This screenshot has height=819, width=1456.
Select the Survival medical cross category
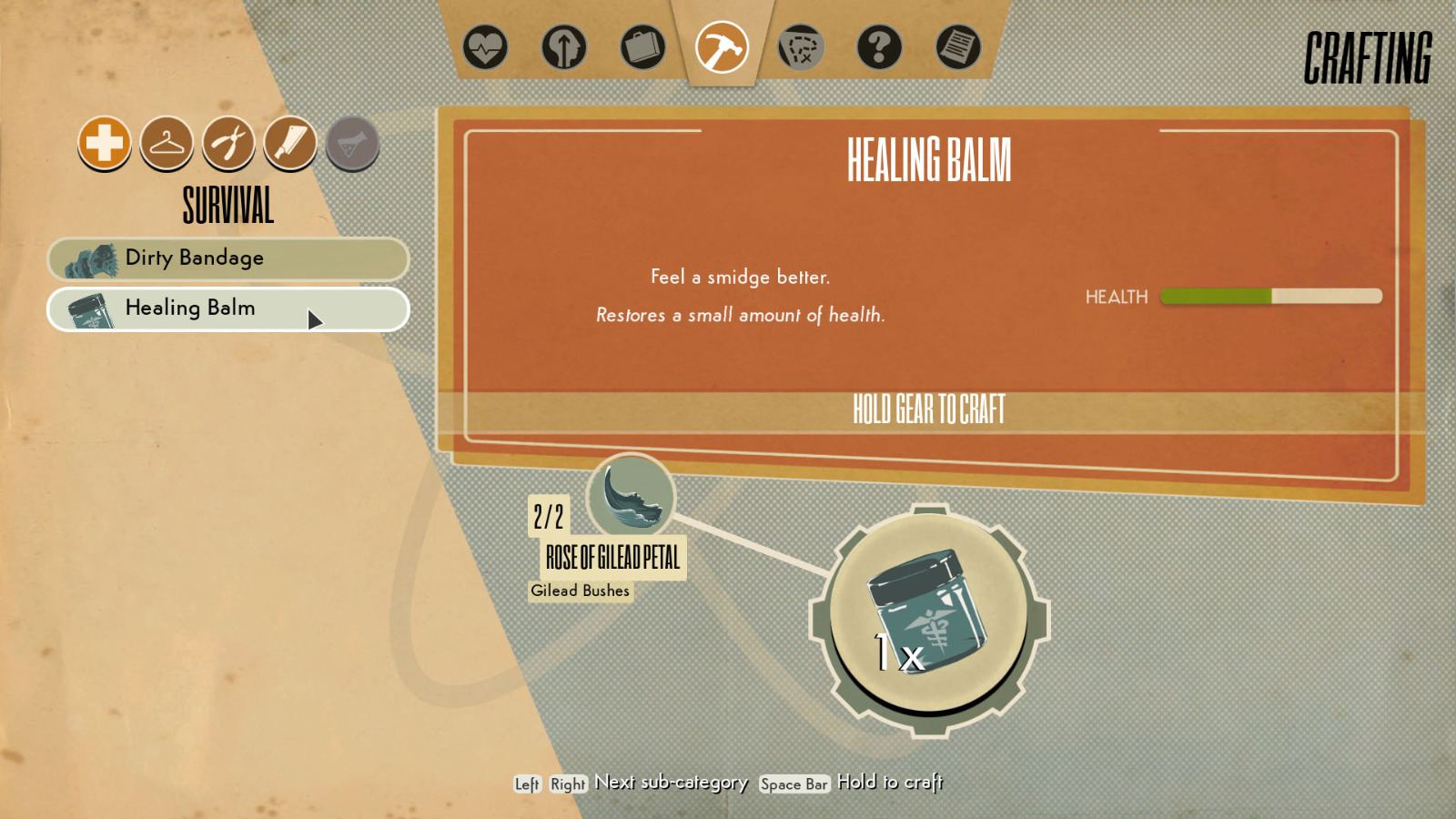(105, 143)
